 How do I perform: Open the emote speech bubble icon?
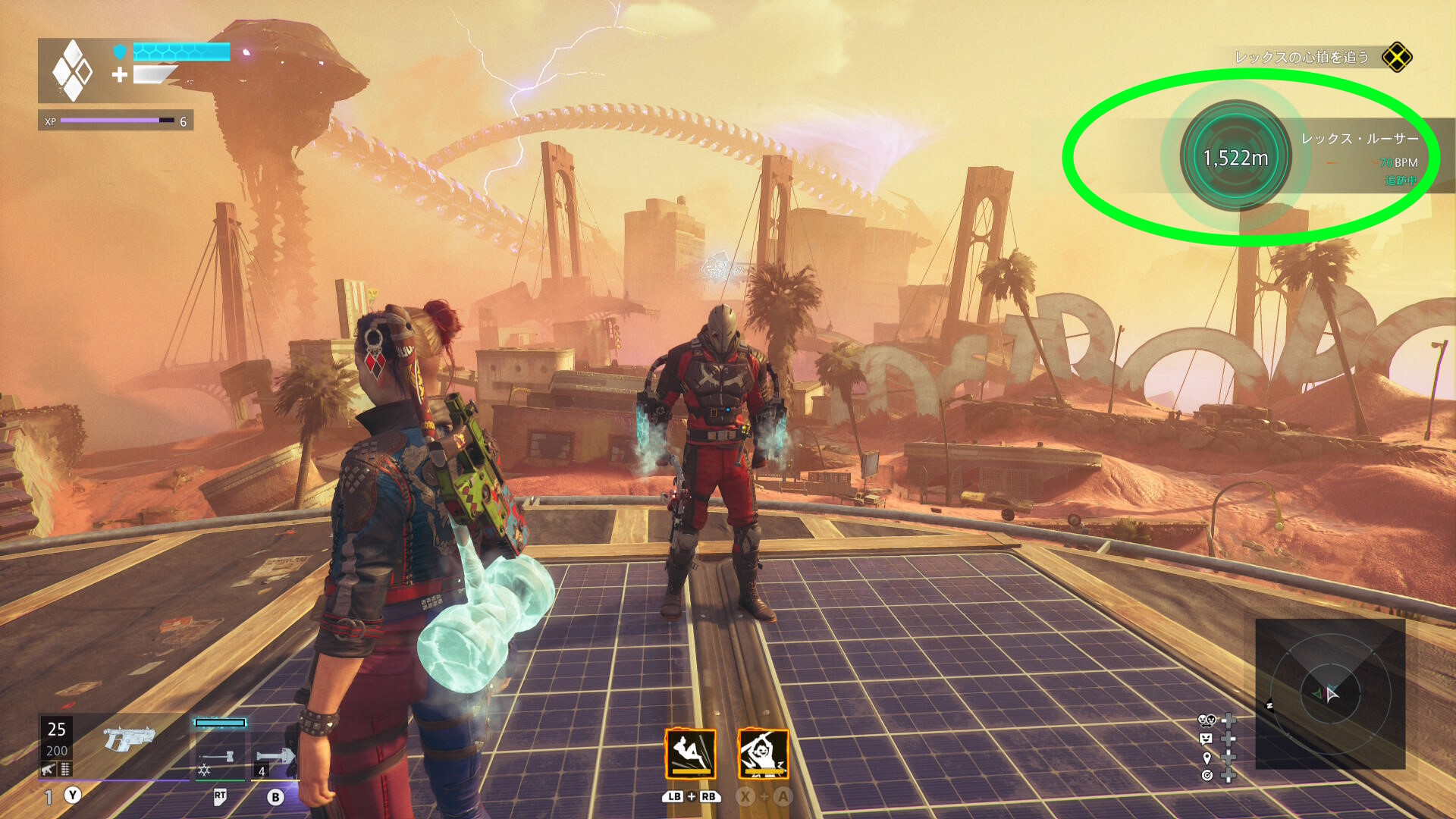1206,739
